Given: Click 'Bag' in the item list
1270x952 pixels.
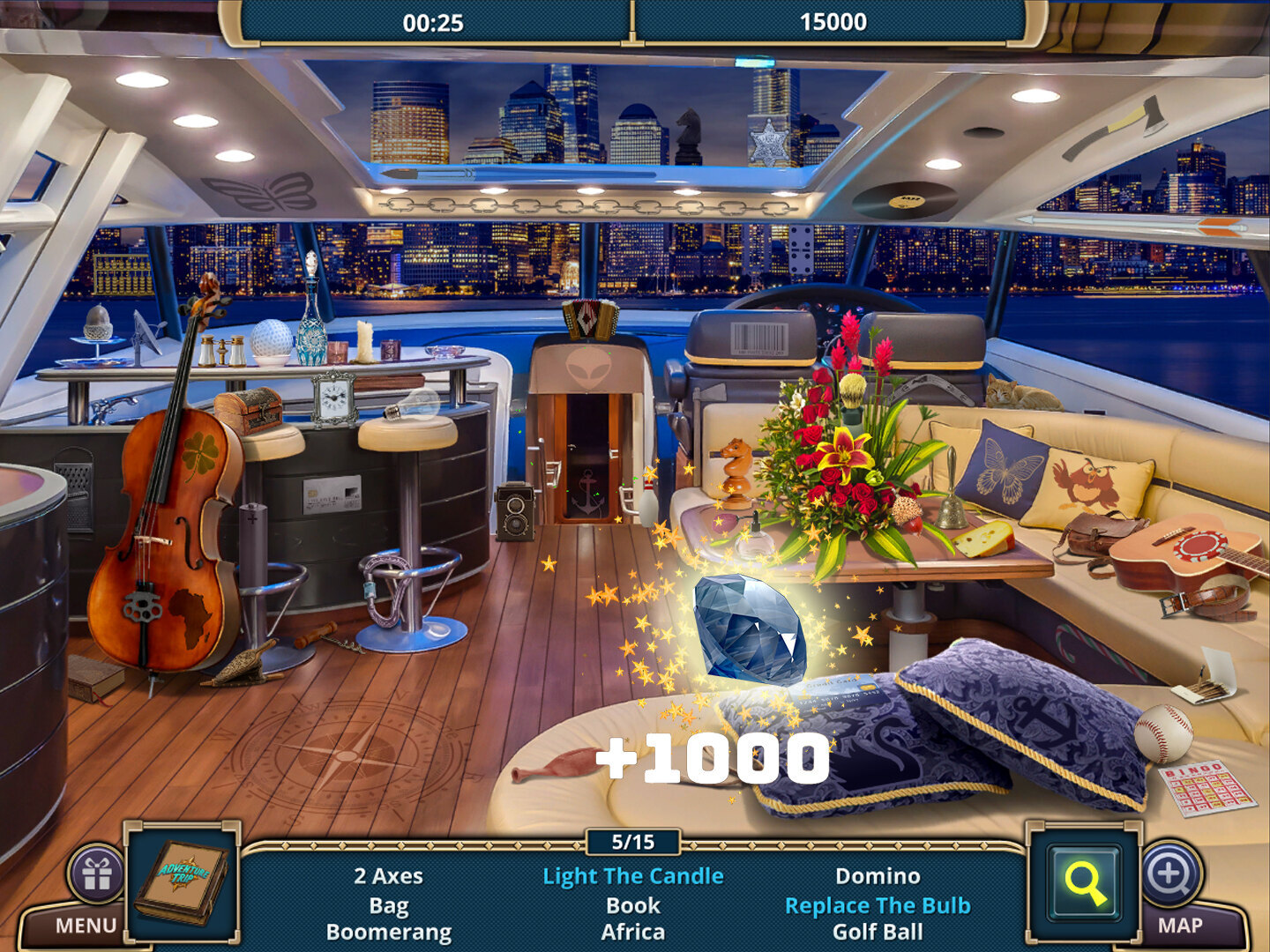Looking at the screenshot, I should tap(388, 905).
